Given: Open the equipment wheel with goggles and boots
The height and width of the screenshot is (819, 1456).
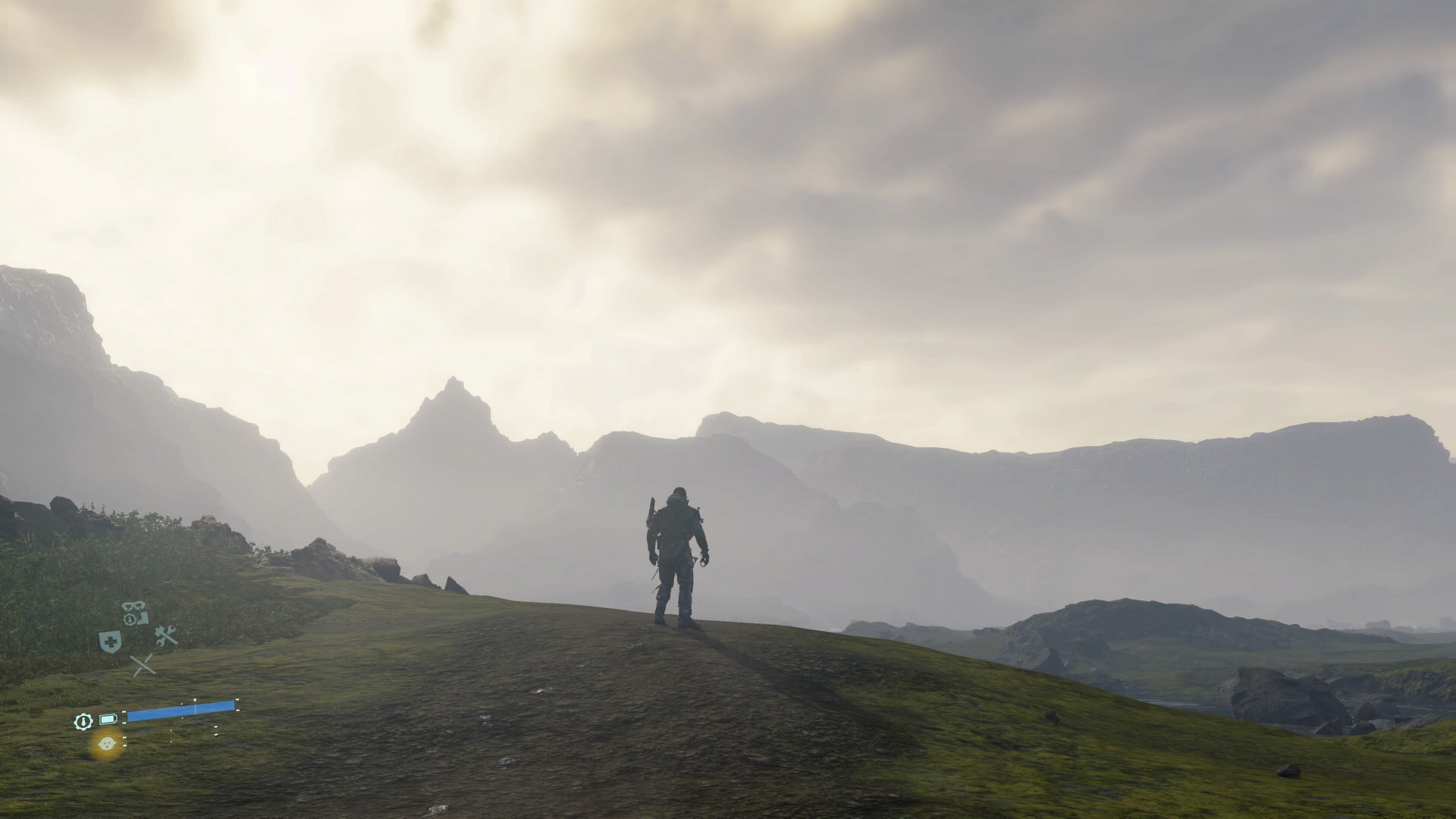Looking at the screenshot, I should (136, 613).
